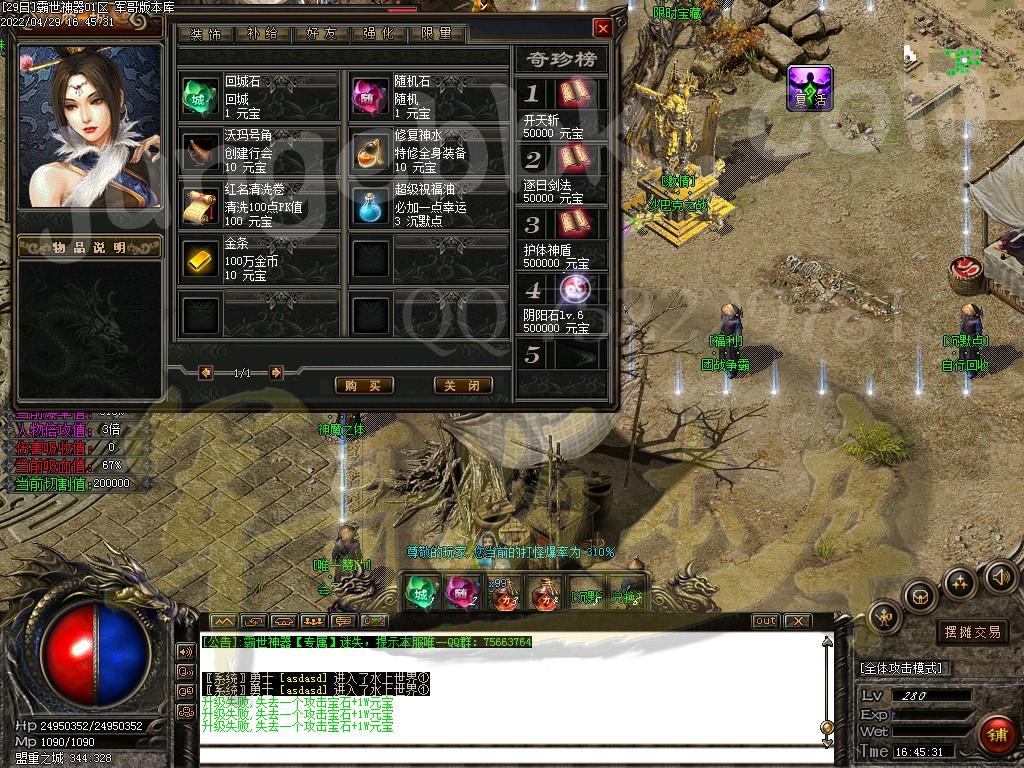Switch to the 装饰 shop tab
The width and height of the screenshot is (1024, 768).
(x=206, y=34)
